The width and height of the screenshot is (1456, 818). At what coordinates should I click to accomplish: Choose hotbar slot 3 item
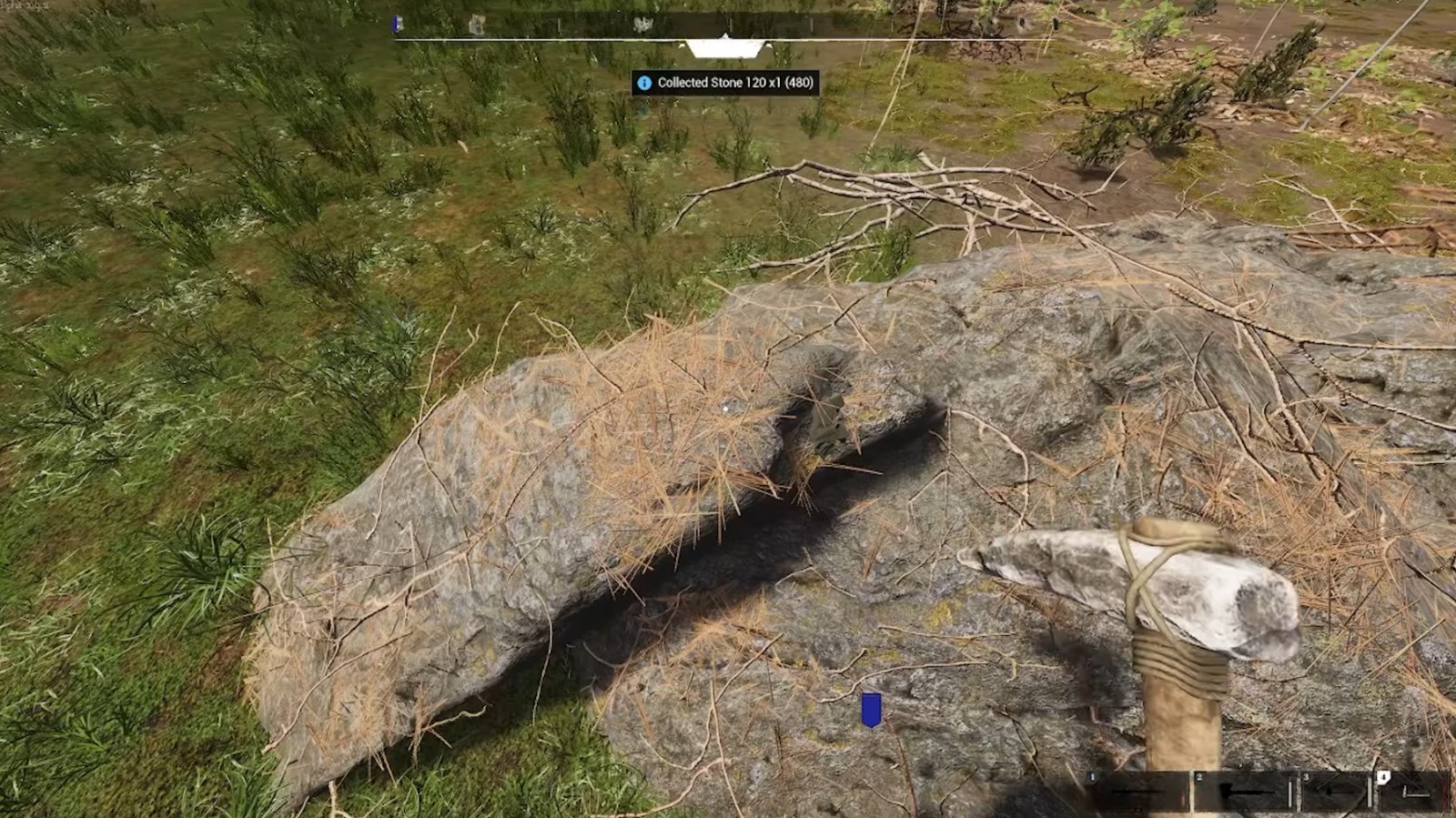coord(1336,792)
